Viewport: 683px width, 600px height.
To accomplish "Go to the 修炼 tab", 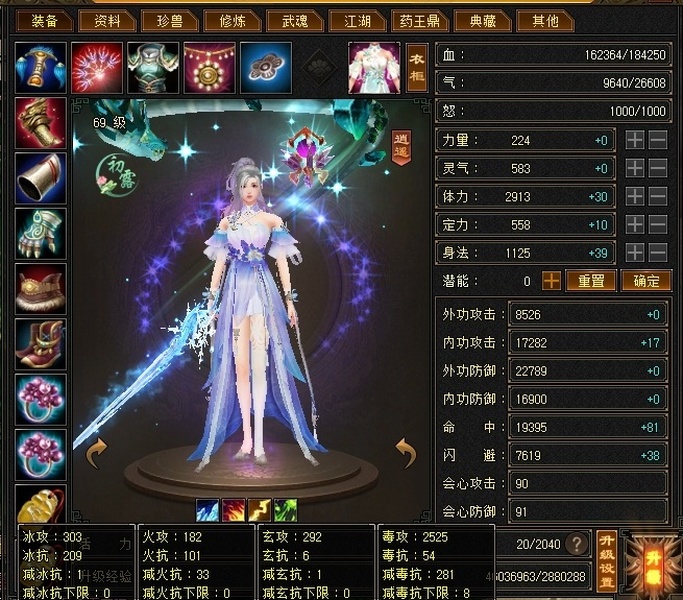I will [x=233, y=20].
